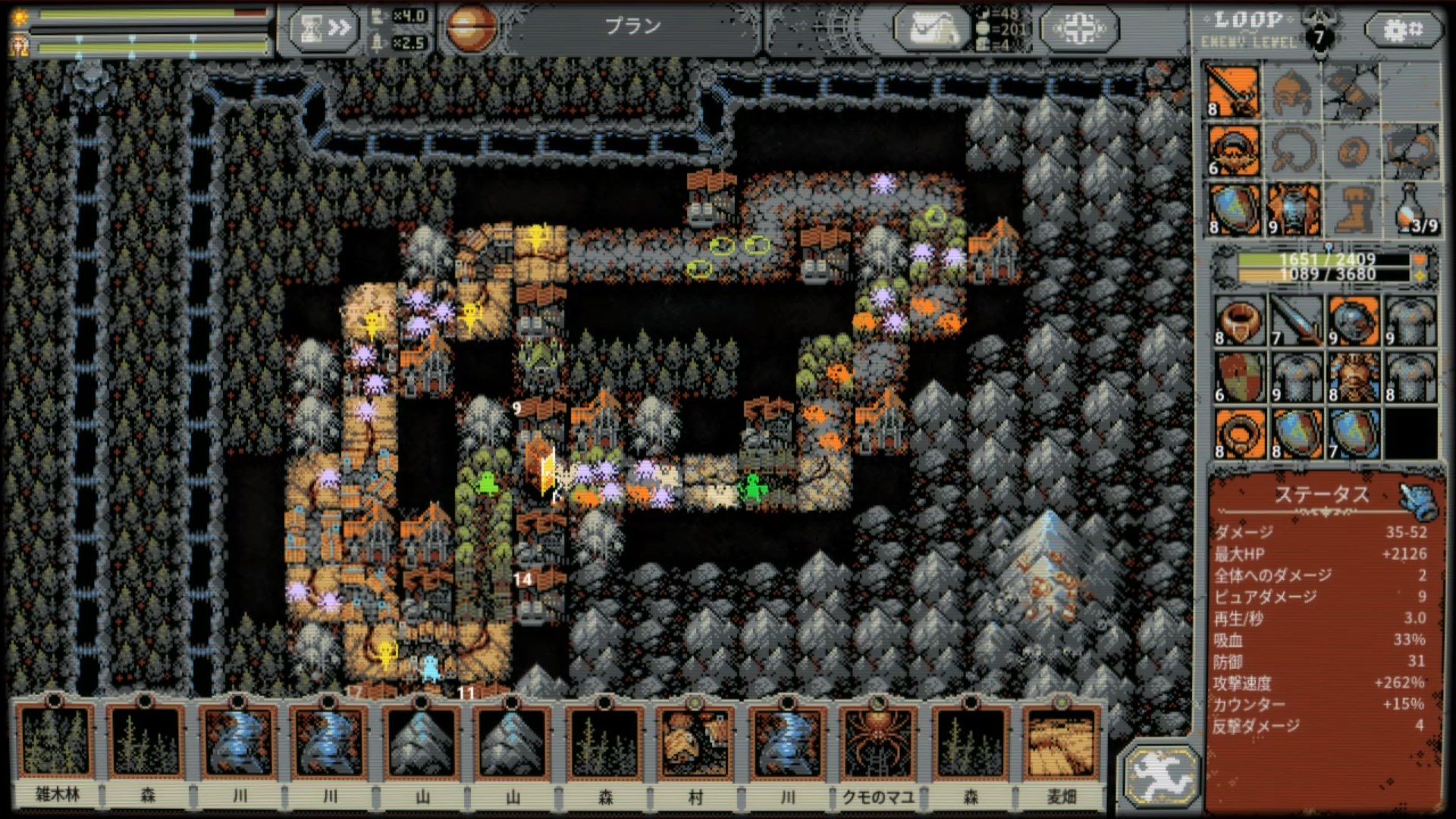
Task: Click the planning mode orb
Action: (x=470, y=28)
